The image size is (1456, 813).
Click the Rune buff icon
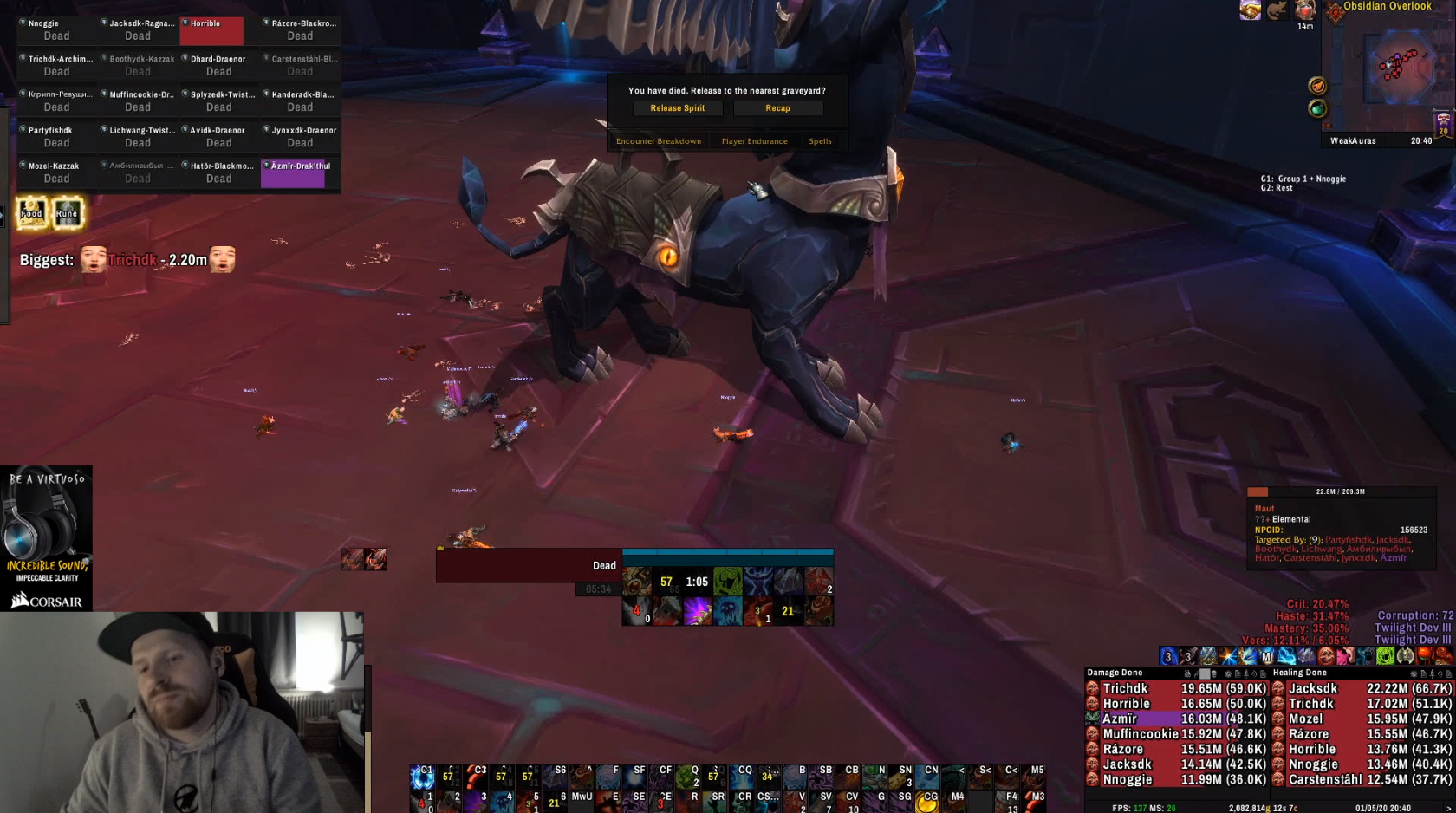(x=67, y=213)
